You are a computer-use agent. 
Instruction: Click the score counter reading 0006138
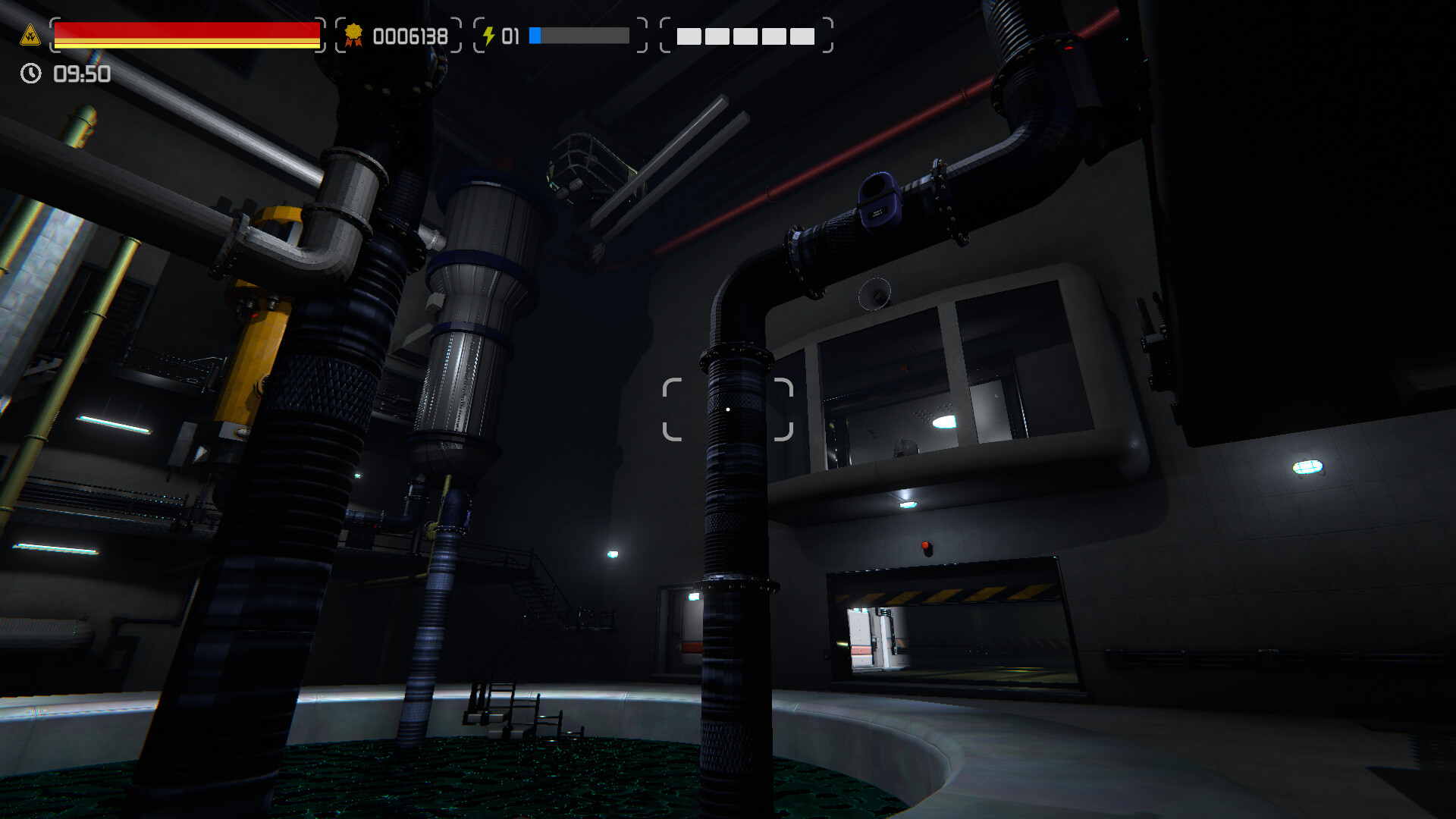[x=409, y=36]
